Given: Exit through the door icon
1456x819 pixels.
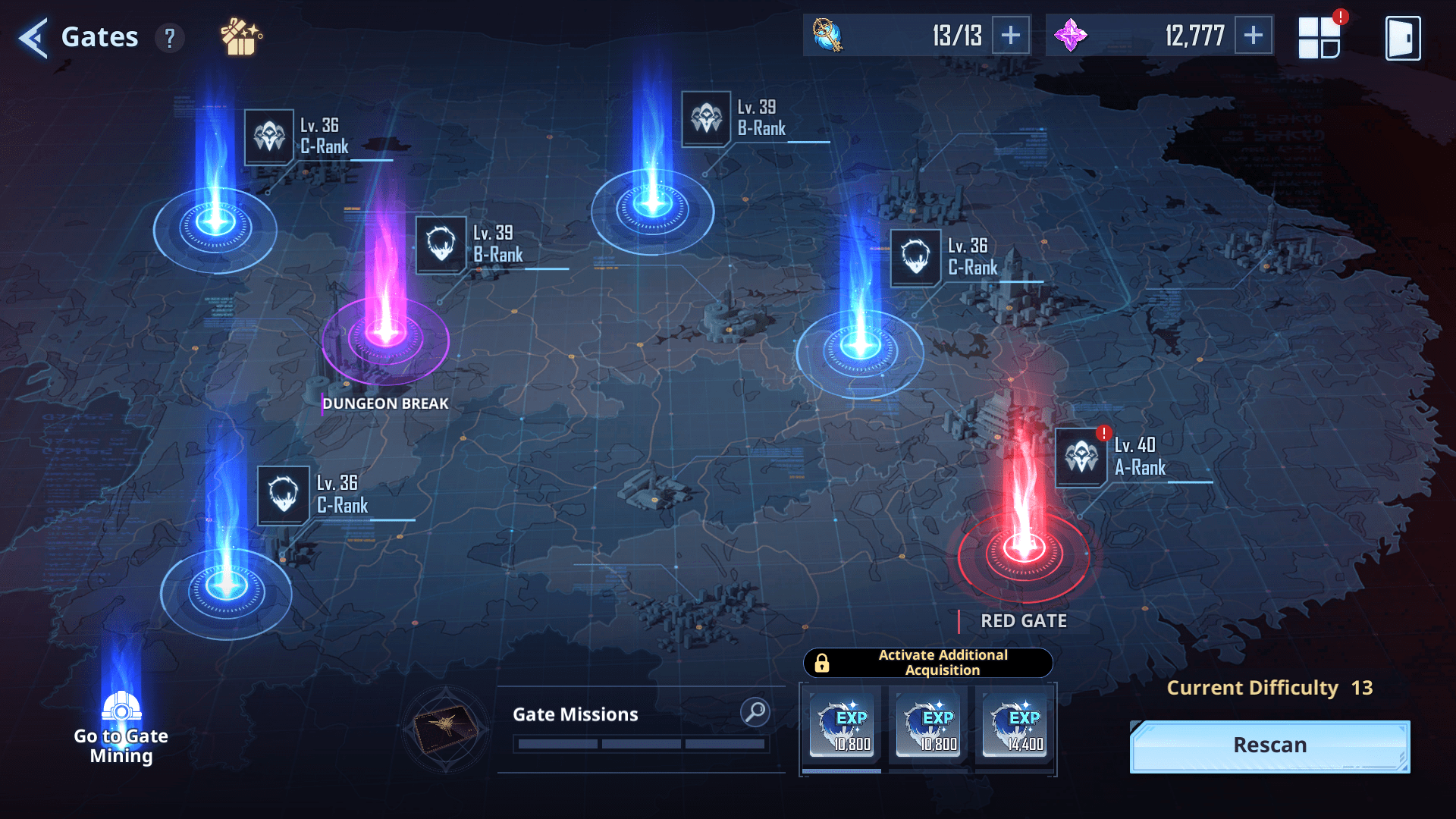Looking at the screenshot, I should tap(1402, 37).
